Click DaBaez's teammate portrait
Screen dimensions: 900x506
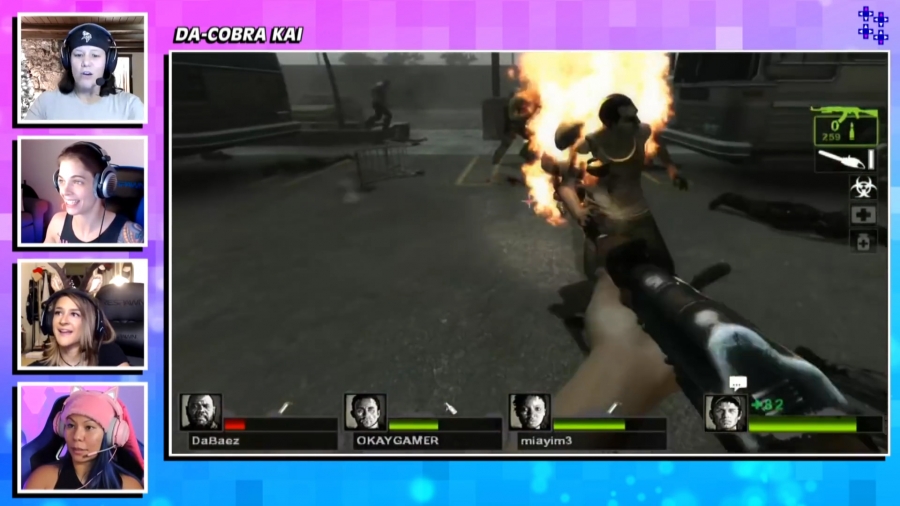[x=200, y=411]
